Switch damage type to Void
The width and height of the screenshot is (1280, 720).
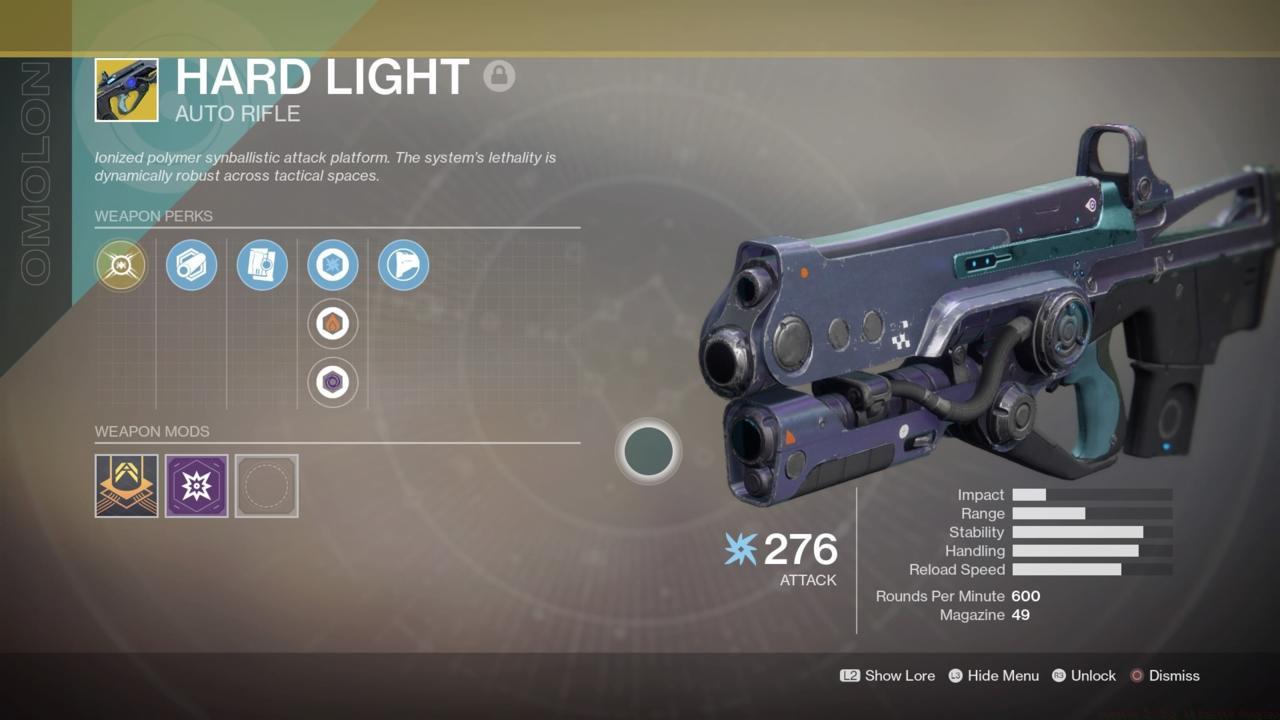tap(332, 383)
